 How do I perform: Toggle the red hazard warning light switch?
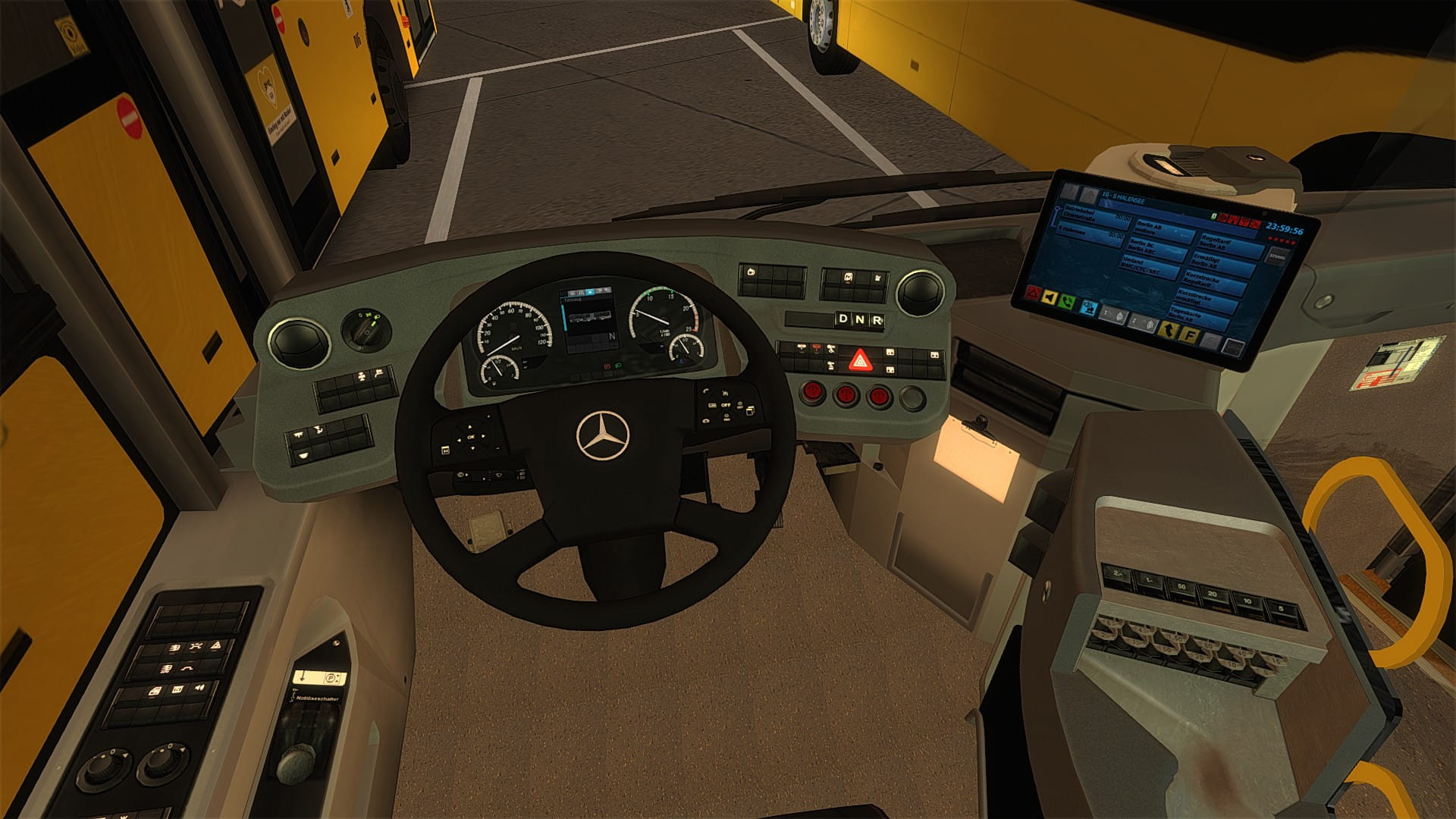pos(858,359)
